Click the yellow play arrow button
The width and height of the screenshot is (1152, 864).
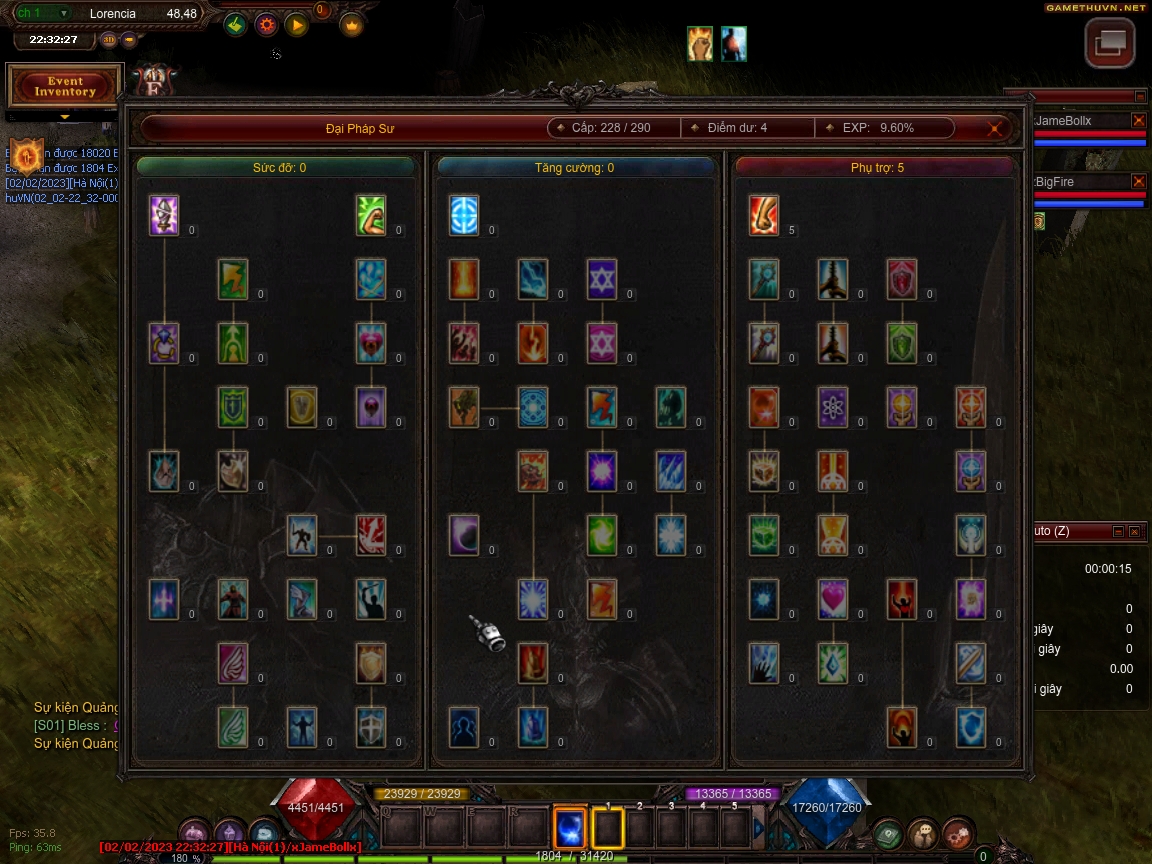(296, 25)
